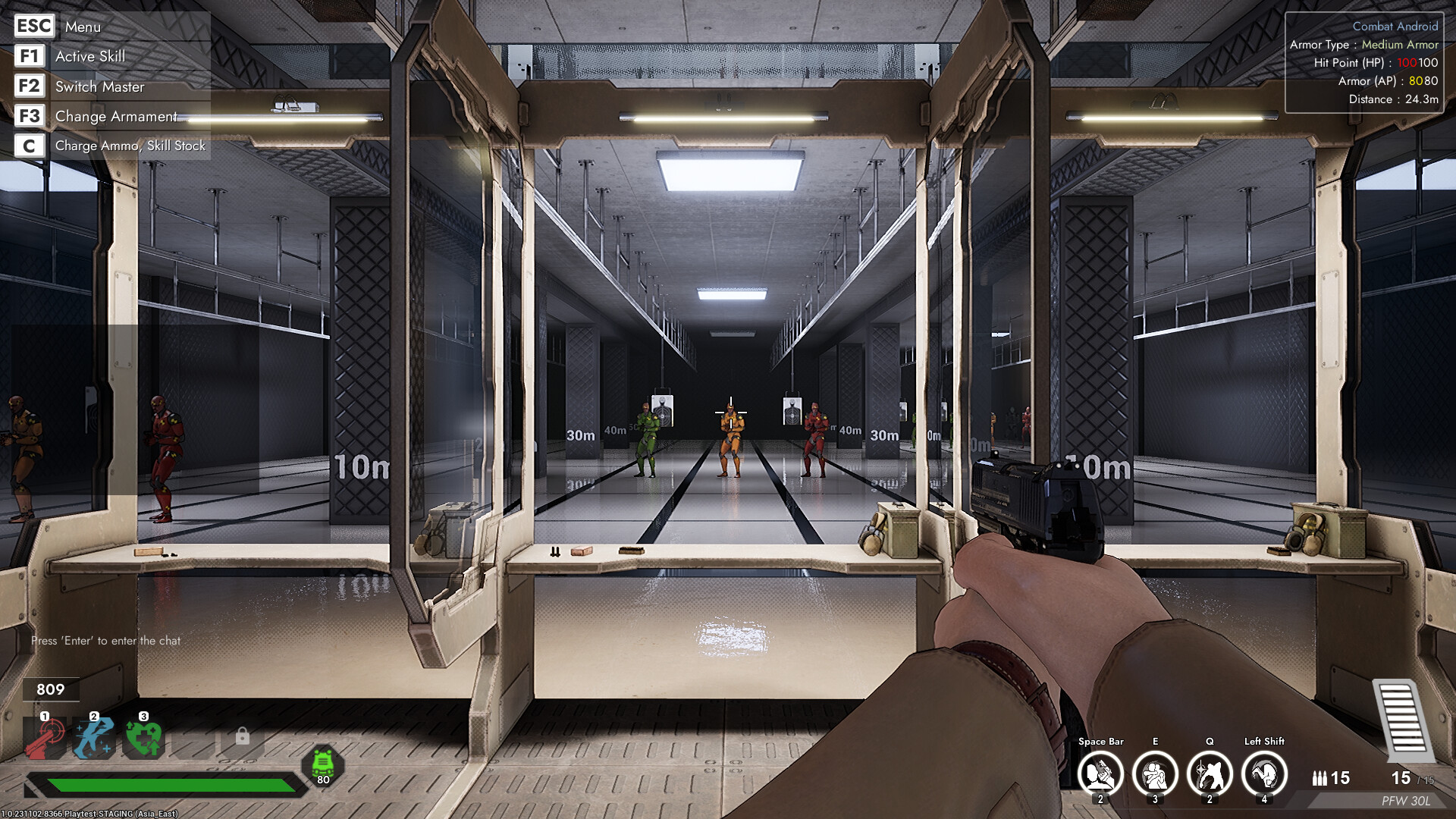Select the F1 Active Skill menu entry
The image size is (1456, 819).
pos(89,56)
